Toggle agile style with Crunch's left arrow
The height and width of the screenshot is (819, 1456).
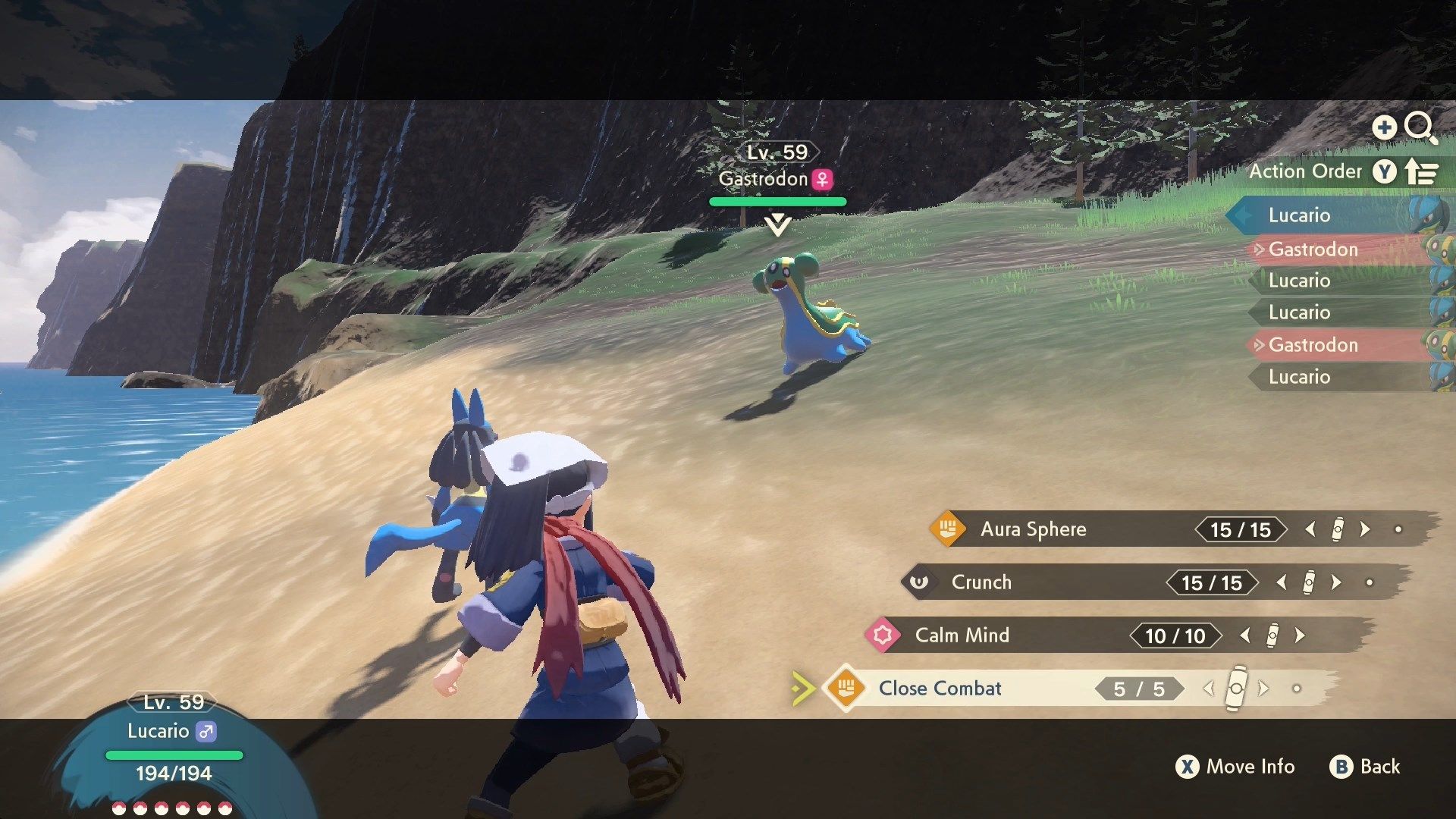(x=1282, y=583)
